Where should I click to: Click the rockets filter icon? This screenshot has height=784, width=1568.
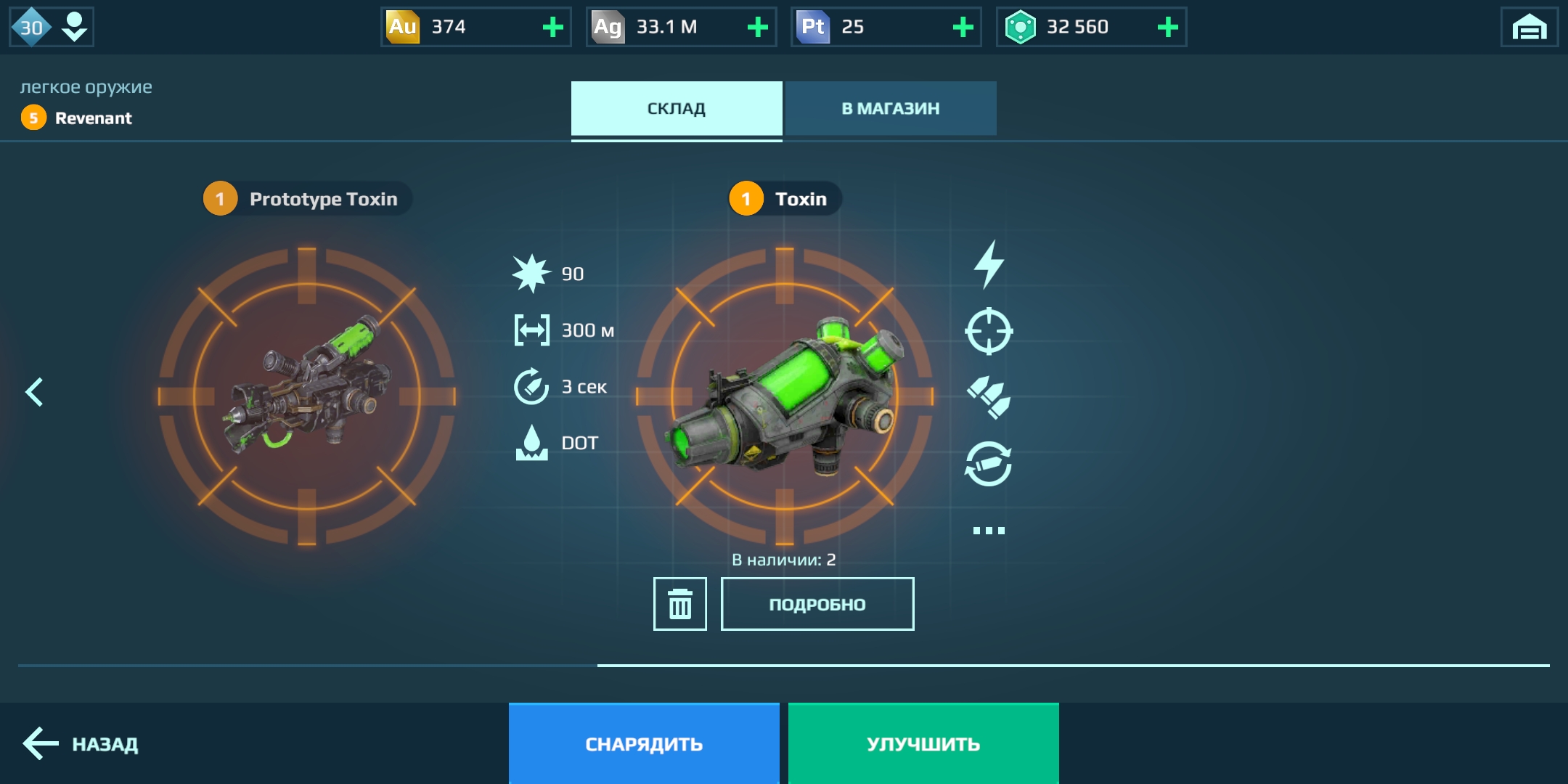[989, 397]
